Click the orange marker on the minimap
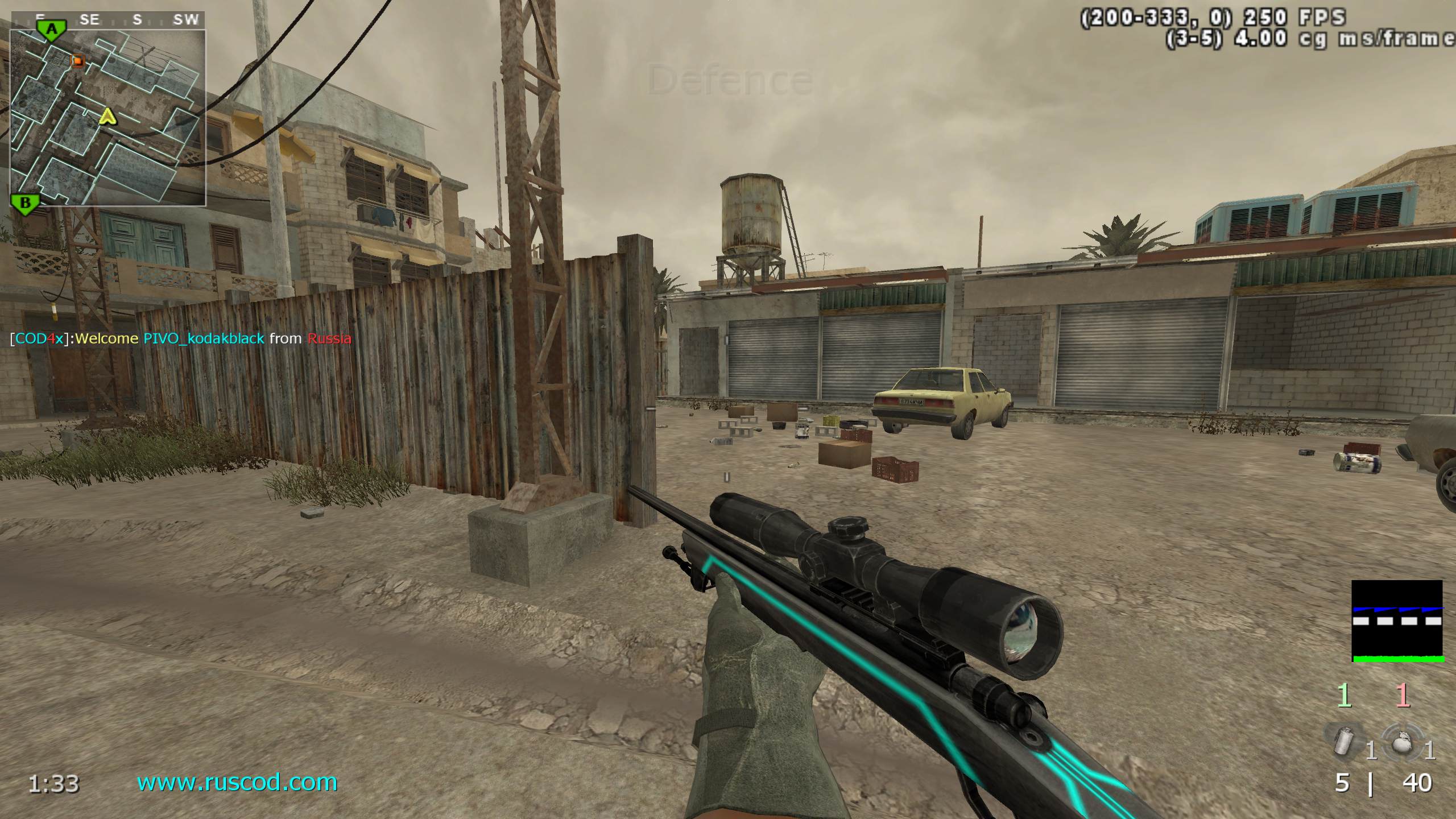The width and height of the screenshot is (1456, 819). tap(77, 60)
